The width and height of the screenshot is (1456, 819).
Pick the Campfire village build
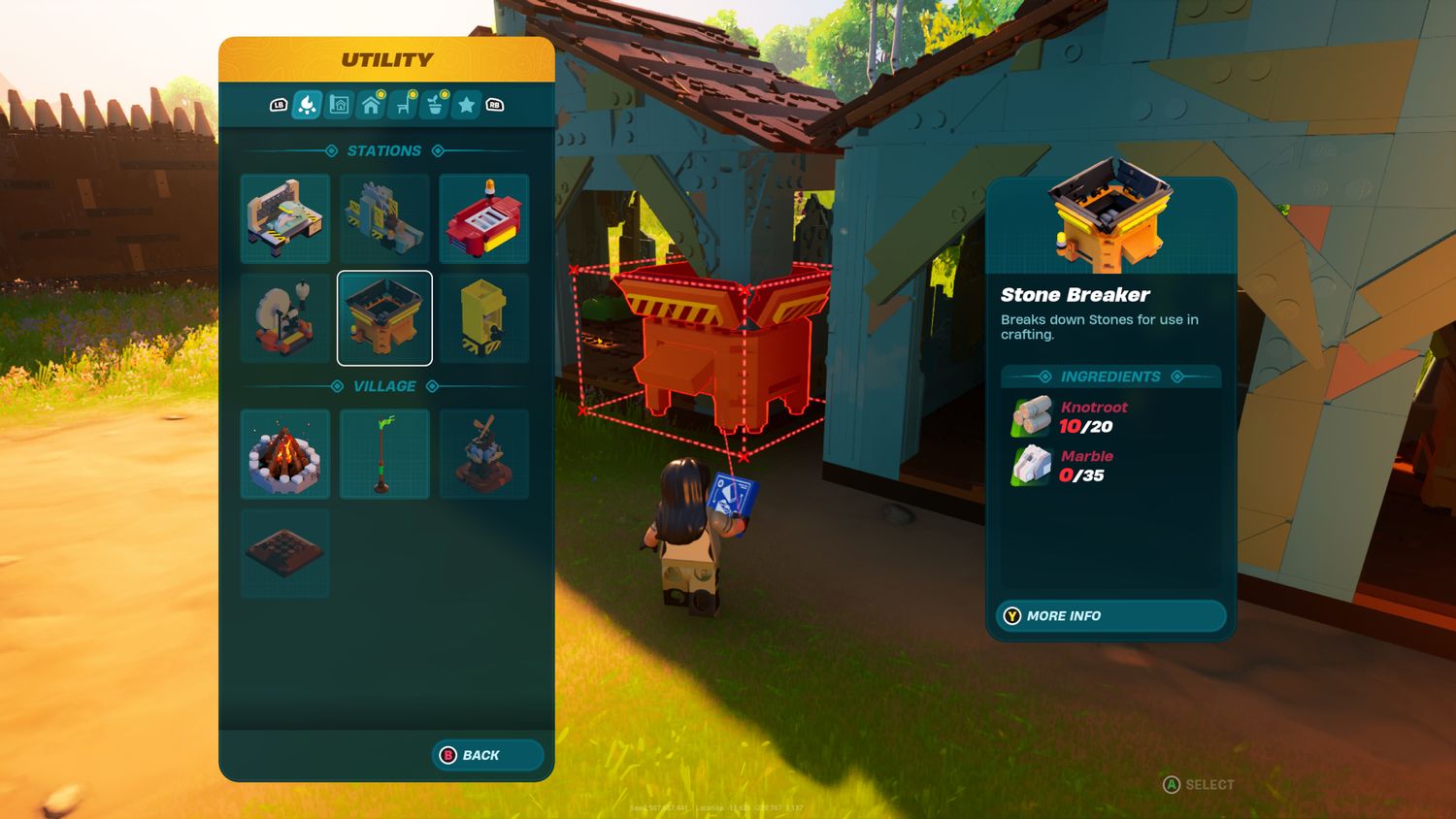(285, 454)
